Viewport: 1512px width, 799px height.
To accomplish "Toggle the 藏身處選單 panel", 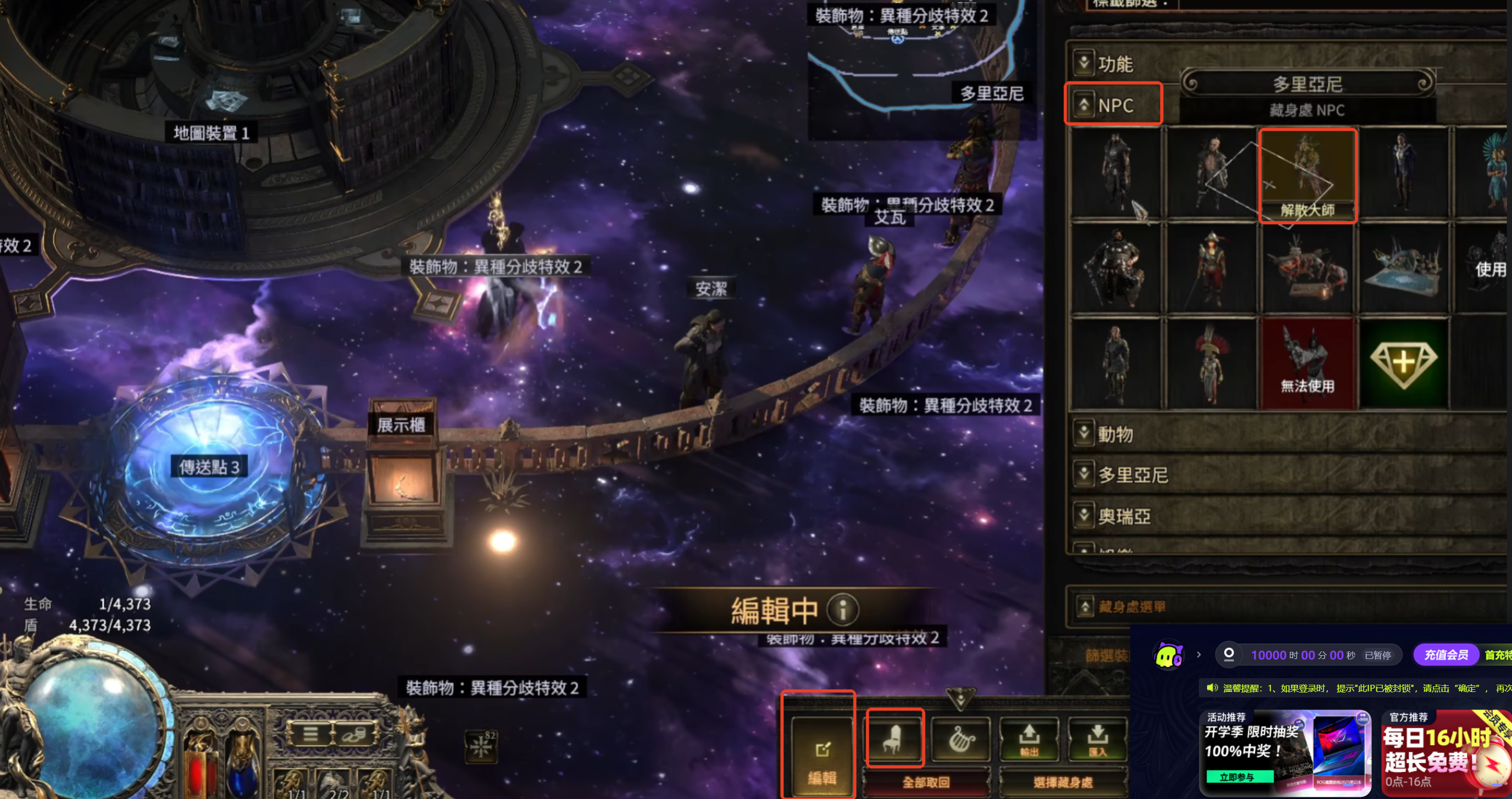I will click(1085, 606).
